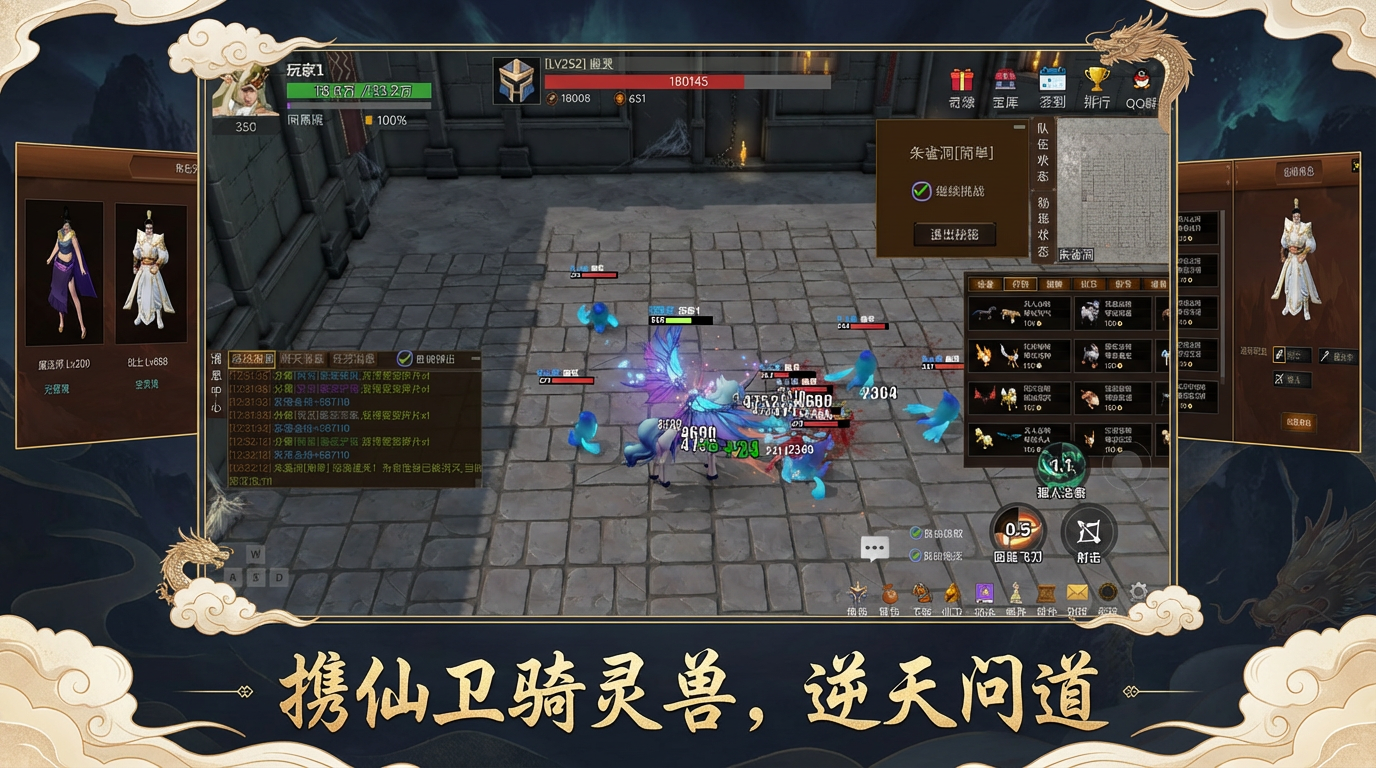Select the second category tab in pet shop
1376x768 pixels.
[1018, 284]
